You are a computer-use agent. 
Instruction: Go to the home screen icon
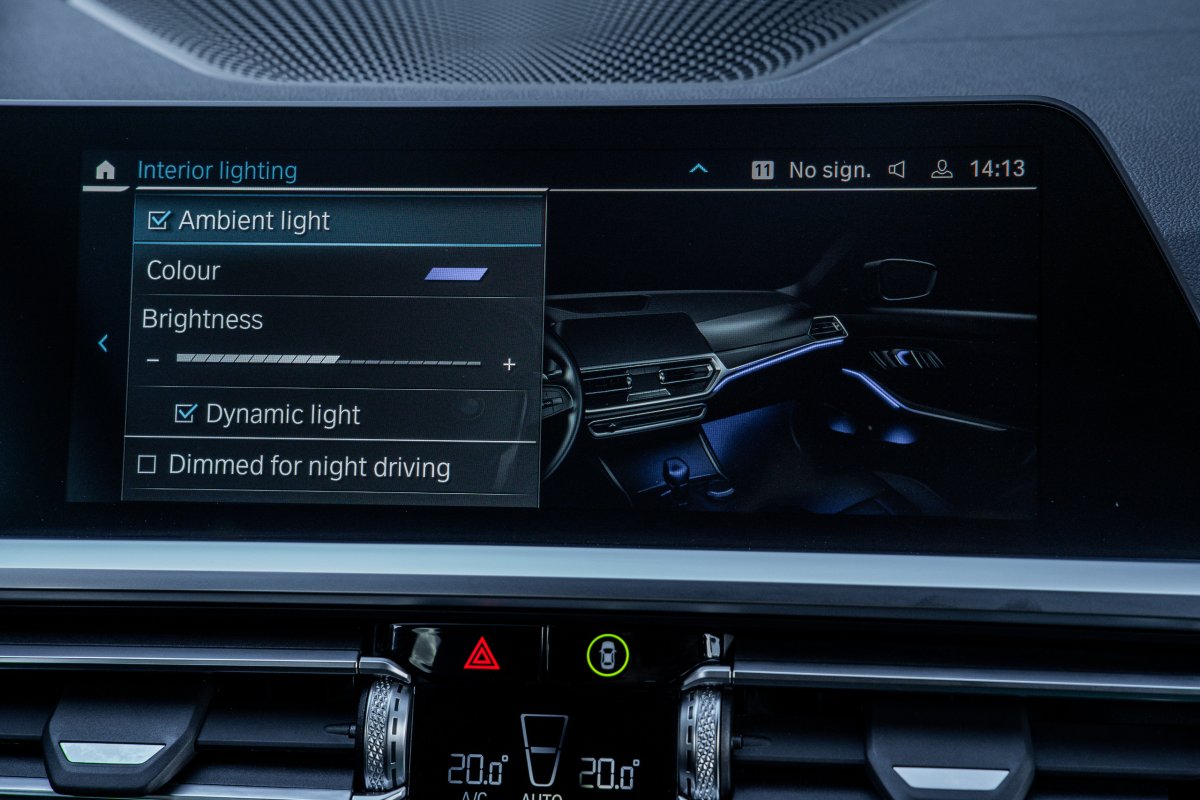(x=105, y=170)
